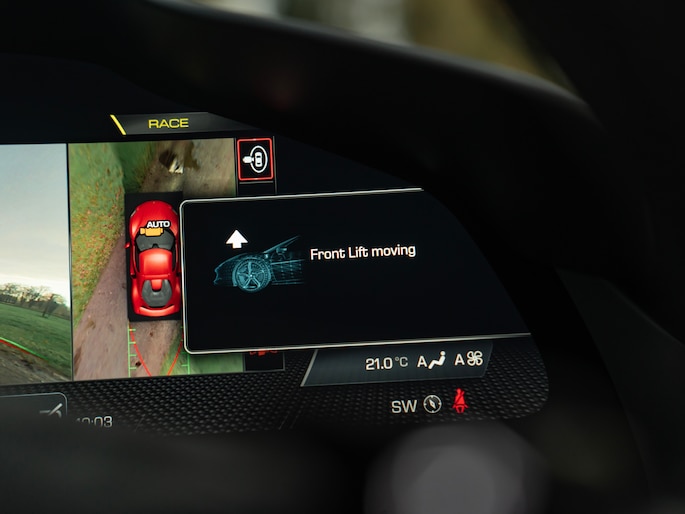Screen dimensions: 685x514
Task: Click the Front Lift moving notification
Action: pos(362,253)
